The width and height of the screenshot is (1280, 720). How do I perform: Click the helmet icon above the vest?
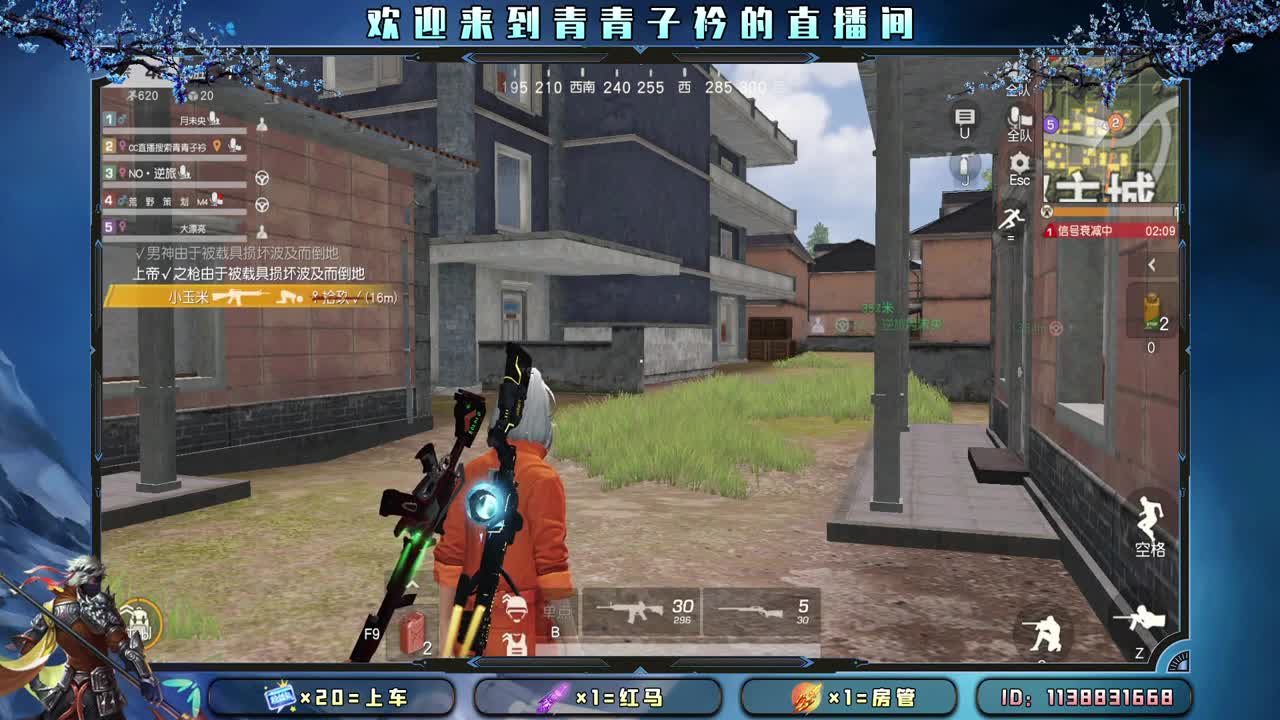pos(514,609)
